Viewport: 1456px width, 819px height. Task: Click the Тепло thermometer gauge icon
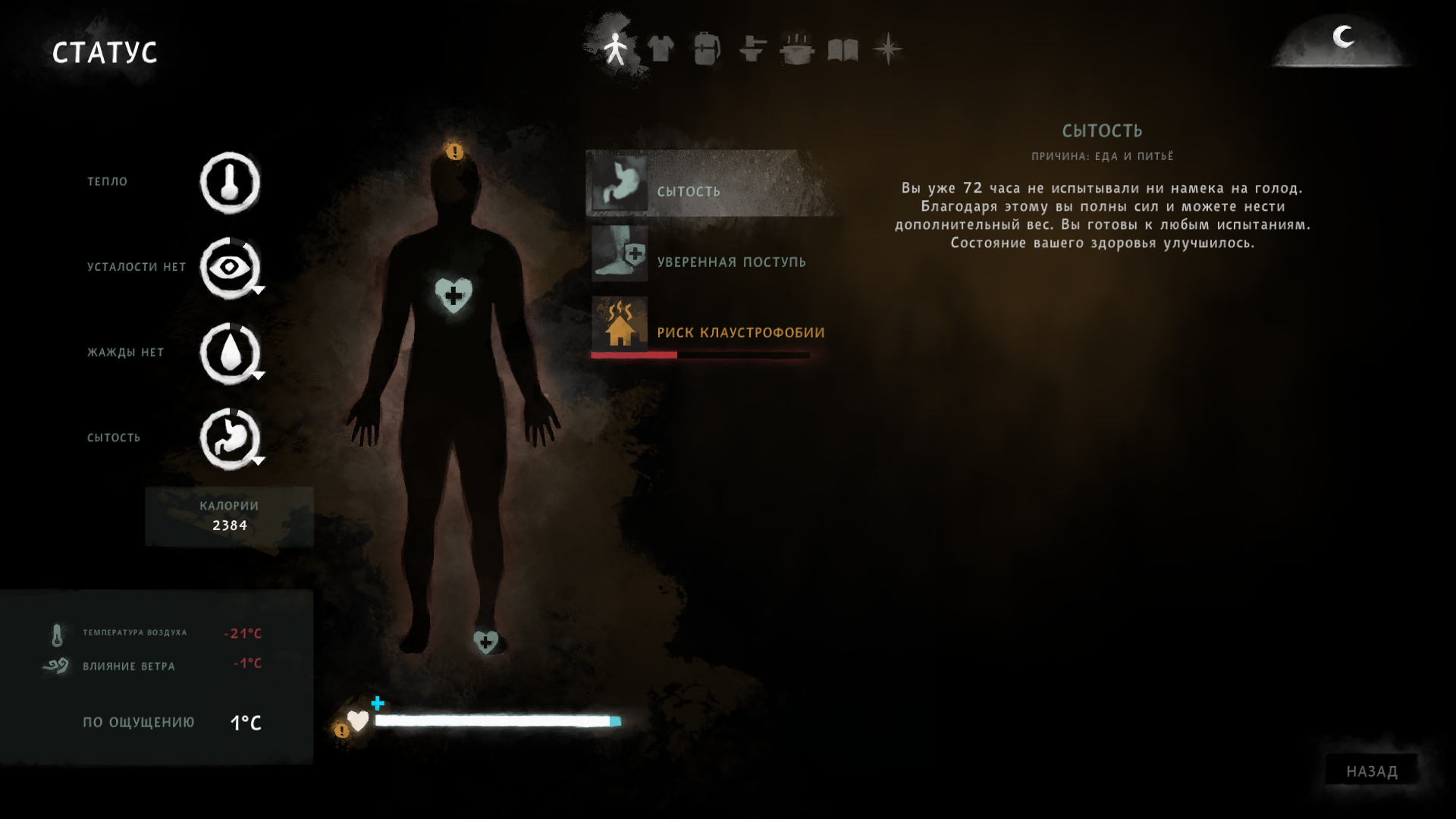230,183
